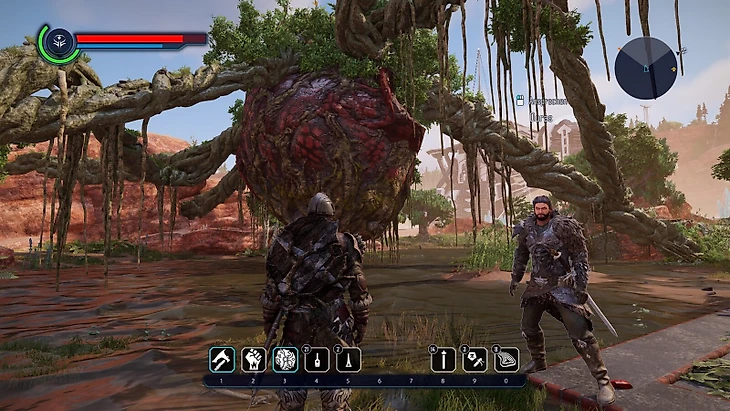Open the circular minimap compass
This screenshot has height=411, width=730.
point(645,67)
